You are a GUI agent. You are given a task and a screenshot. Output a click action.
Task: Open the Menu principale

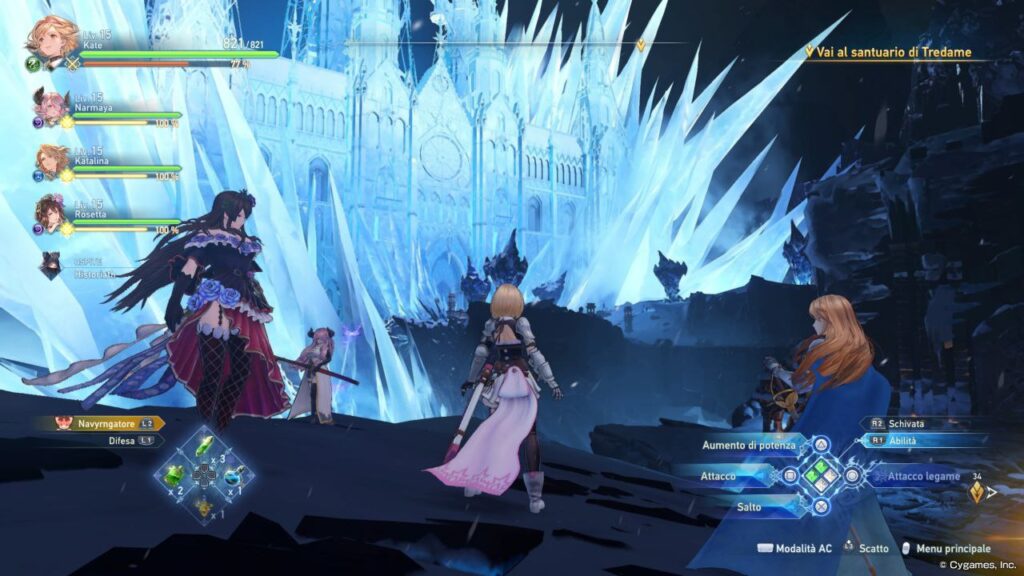[x=945, y=548]
